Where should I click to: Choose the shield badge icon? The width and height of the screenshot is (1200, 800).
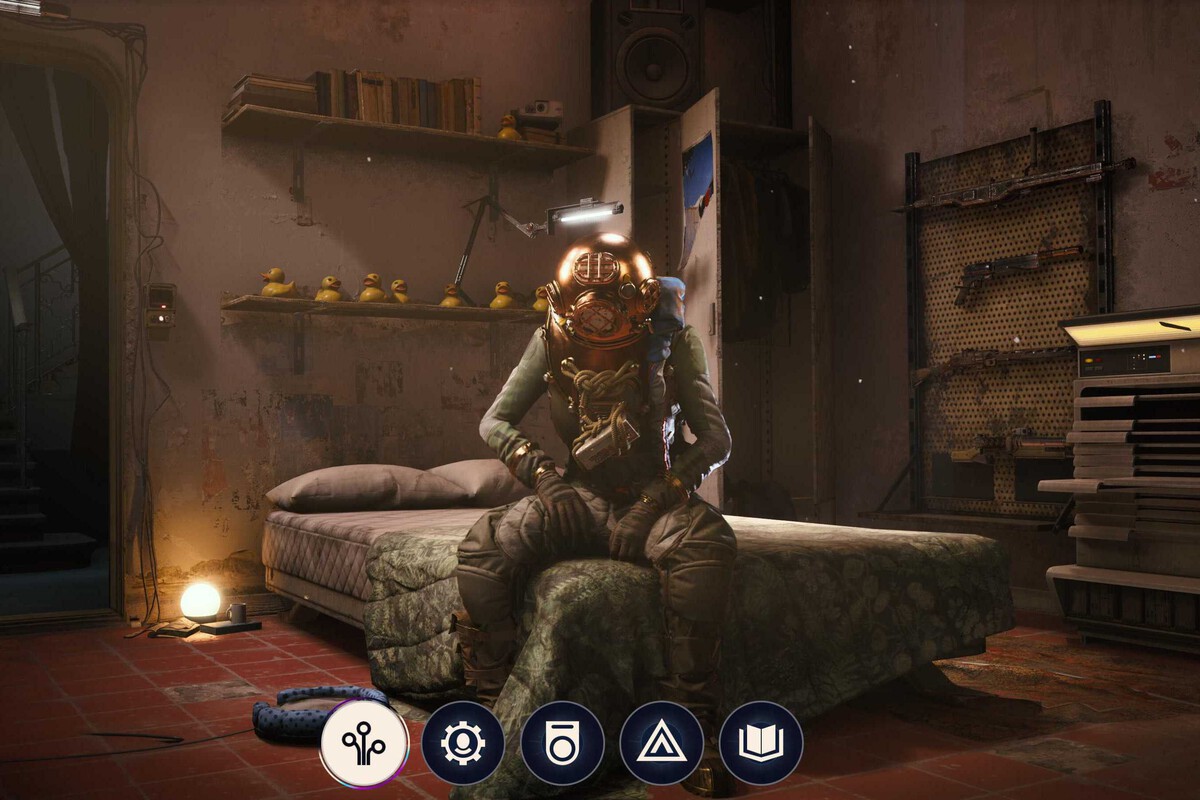[x=562, y=743]
